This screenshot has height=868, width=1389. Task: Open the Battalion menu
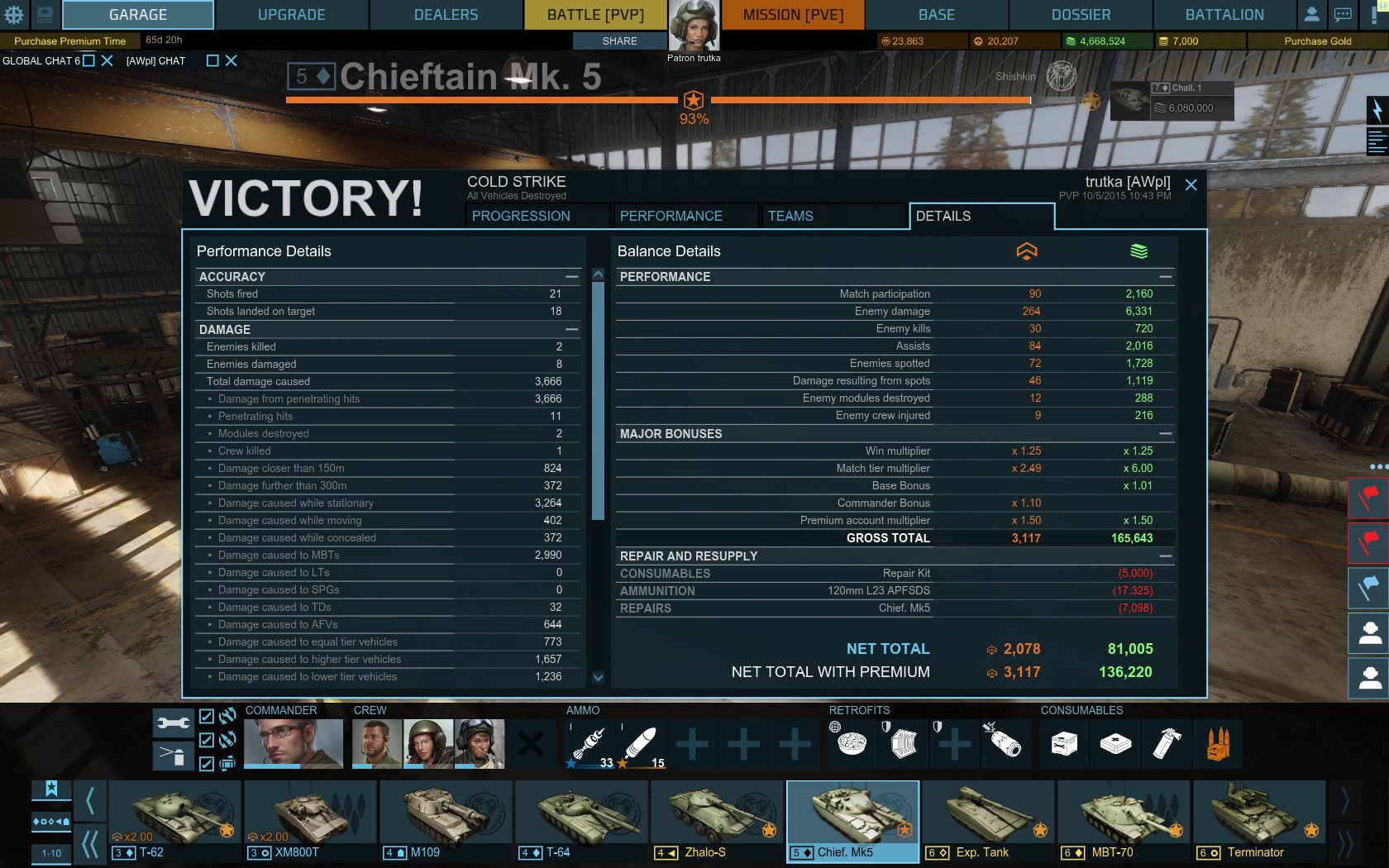point(1224,15)
